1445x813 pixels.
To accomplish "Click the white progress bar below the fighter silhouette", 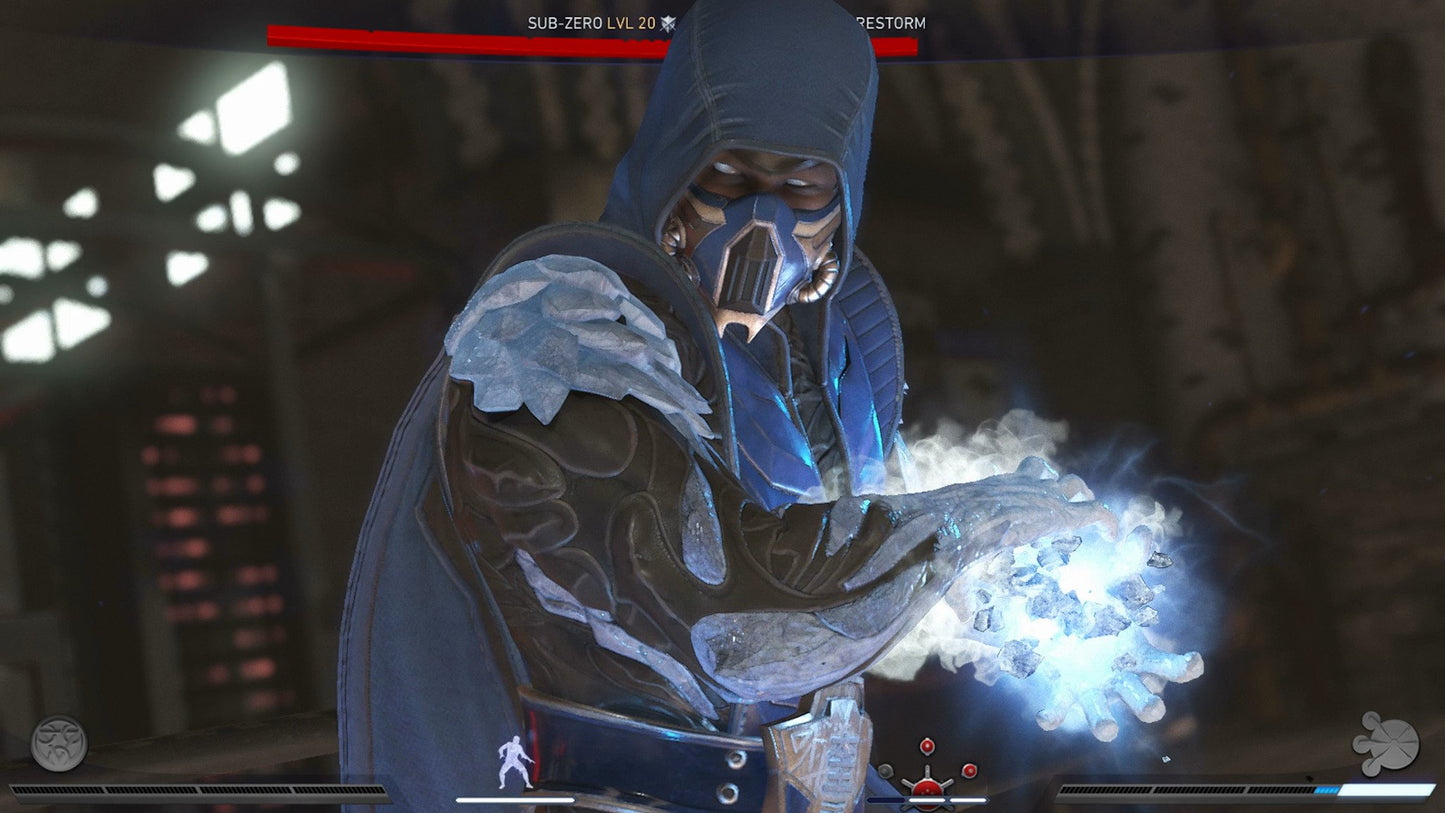I will pyautogui.click(x=515, y=800).
